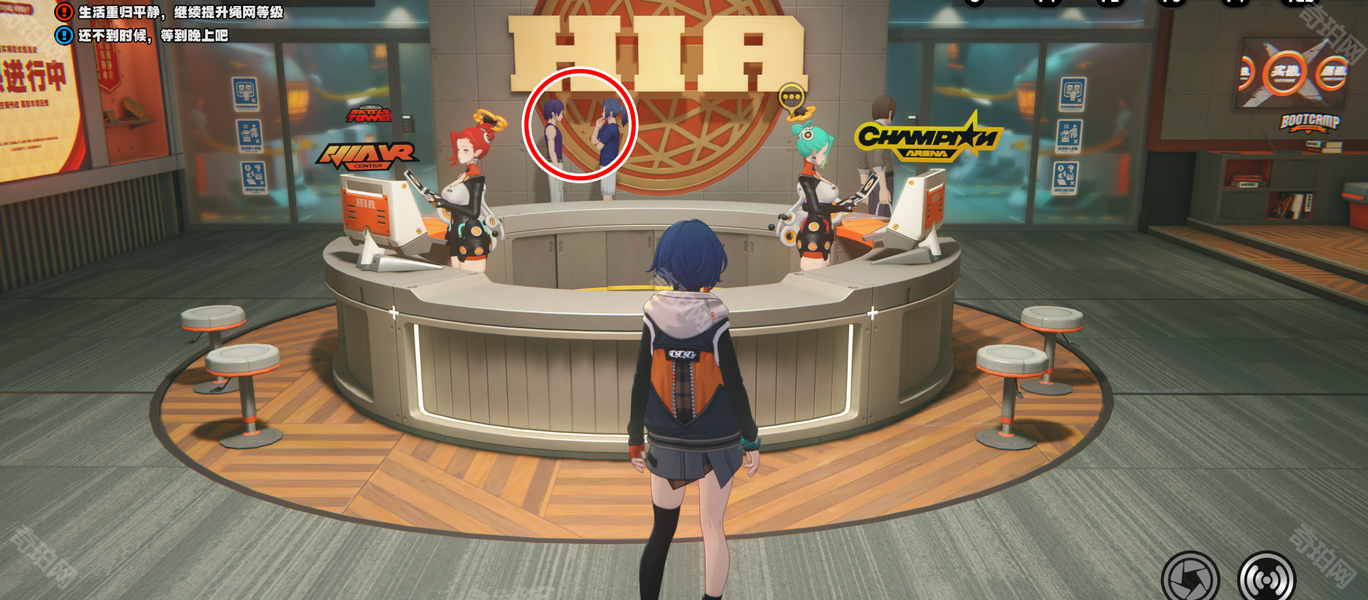
Task: Open the camera shutter photo mode
Action: point(1190,578)
